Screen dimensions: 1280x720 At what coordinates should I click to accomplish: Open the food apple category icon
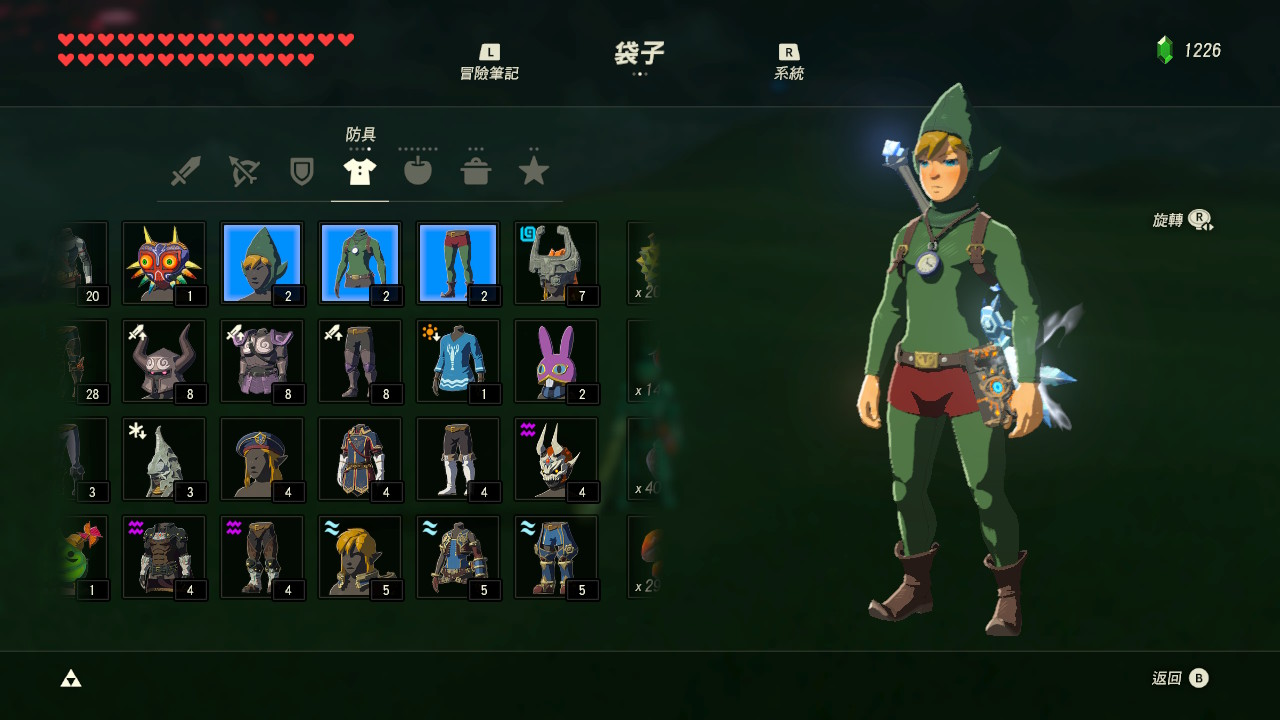tap(417, 170)
